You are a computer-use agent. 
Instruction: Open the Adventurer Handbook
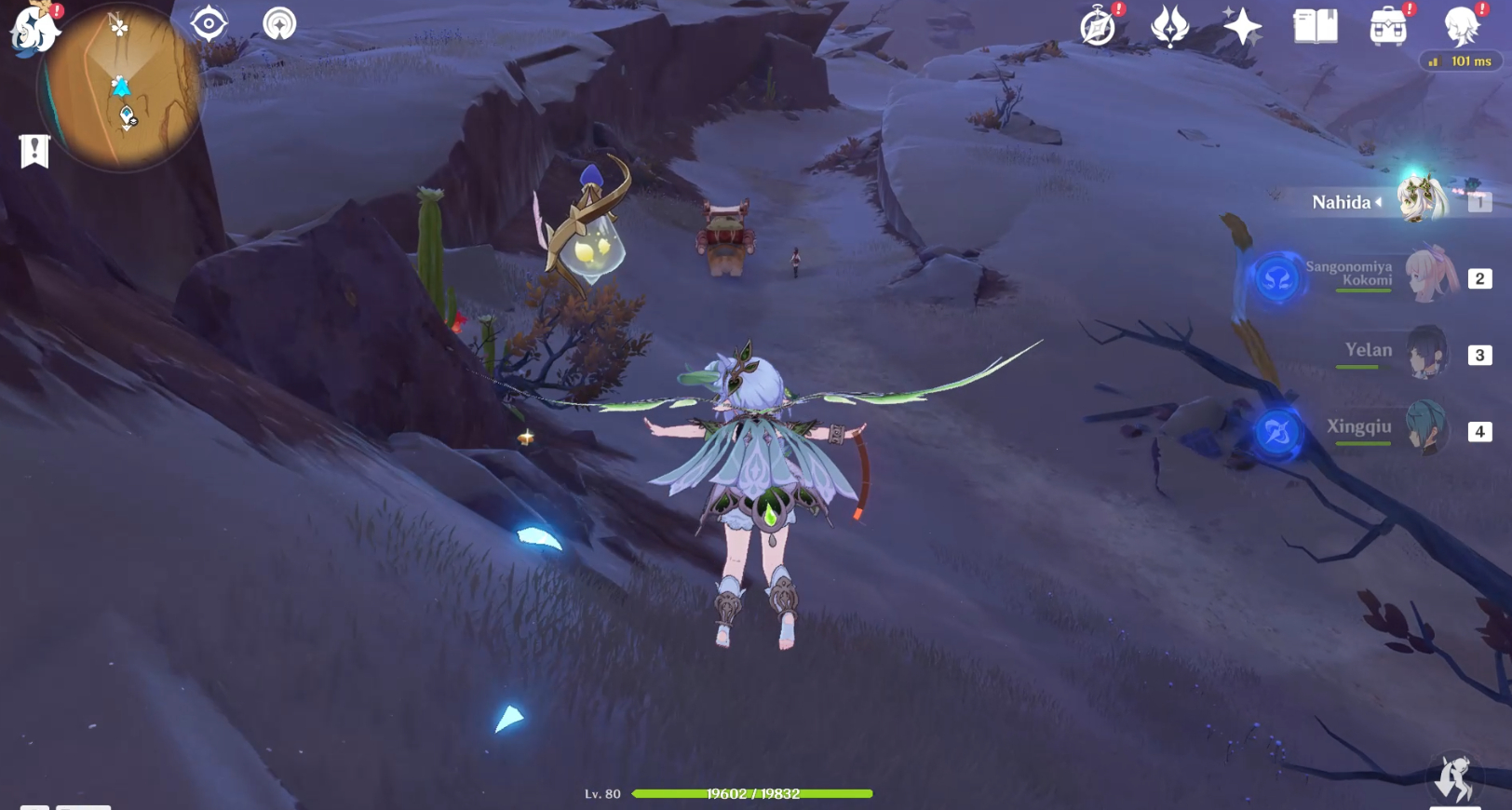point(1097,26)
